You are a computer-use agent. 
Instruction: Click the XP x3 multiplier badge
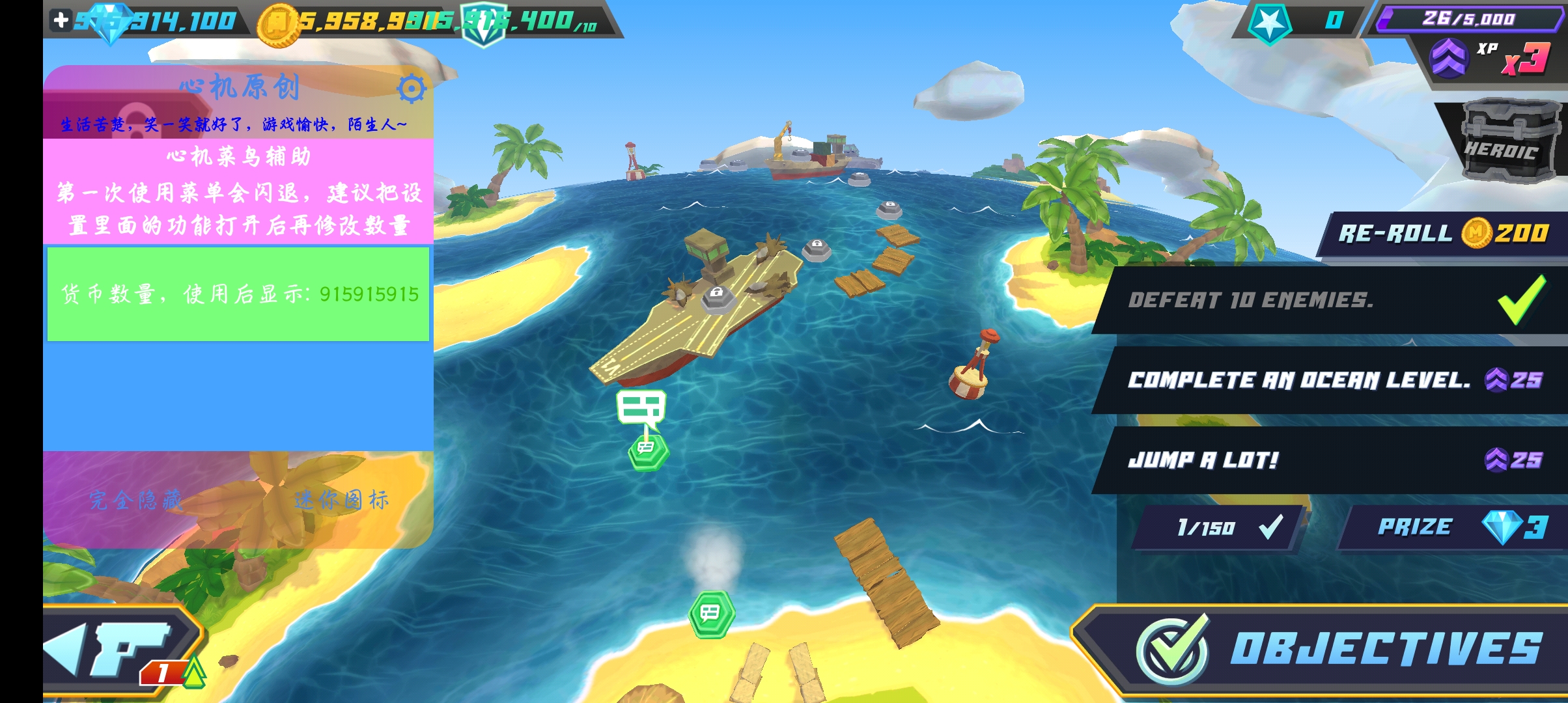[1491, 59]
